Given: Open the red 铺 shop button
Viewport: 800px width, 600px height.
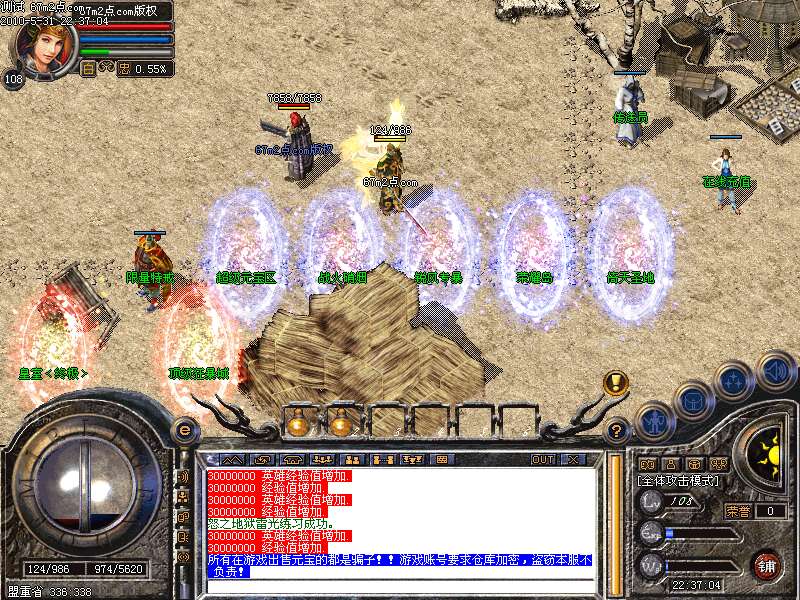Looking at the screenshot, I should (x=767, y=564).
